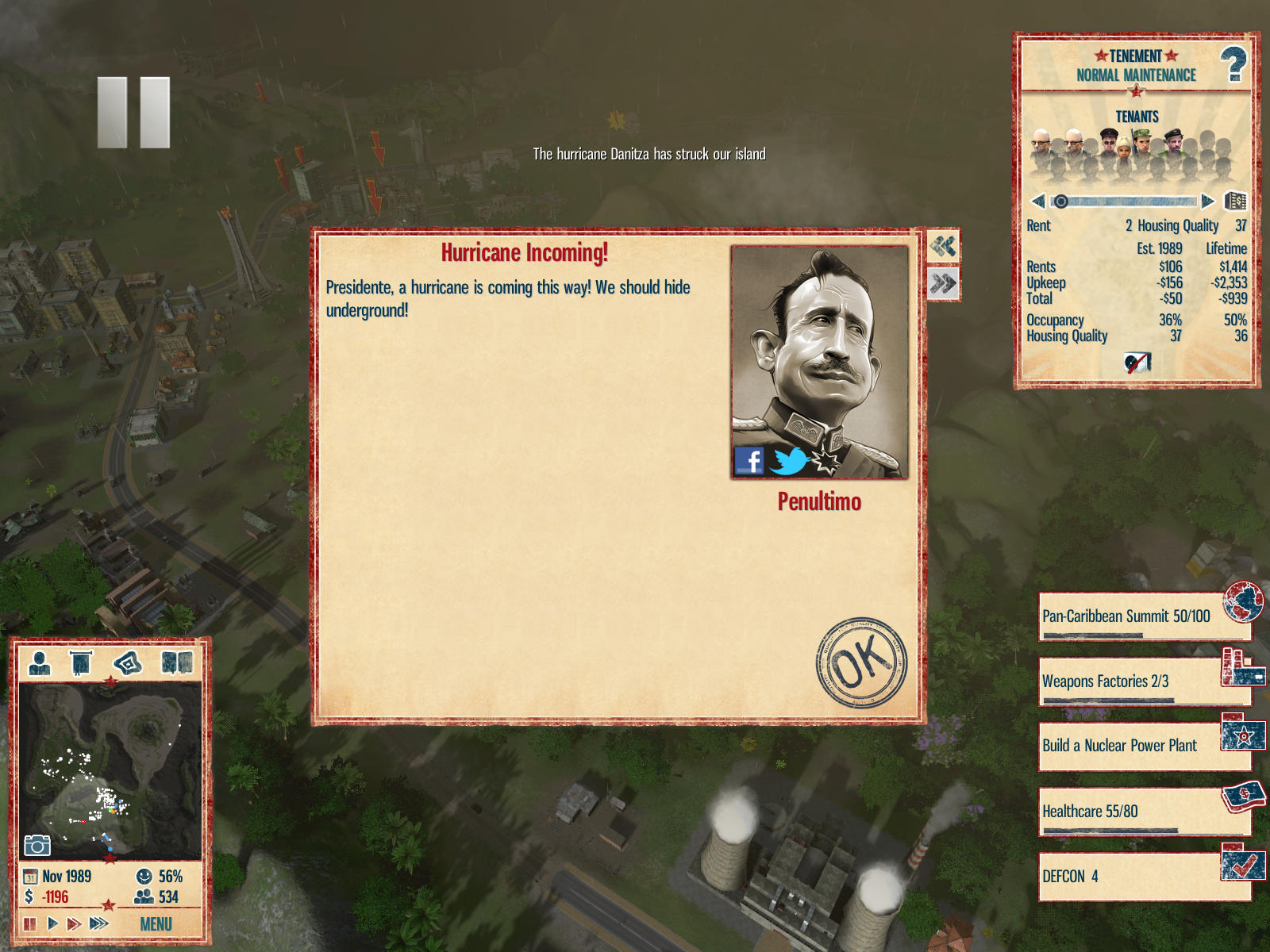Screen dimensions: 1270x952
Task: Set fastest speed with the triple arrows
Action: tap(98, 923)
